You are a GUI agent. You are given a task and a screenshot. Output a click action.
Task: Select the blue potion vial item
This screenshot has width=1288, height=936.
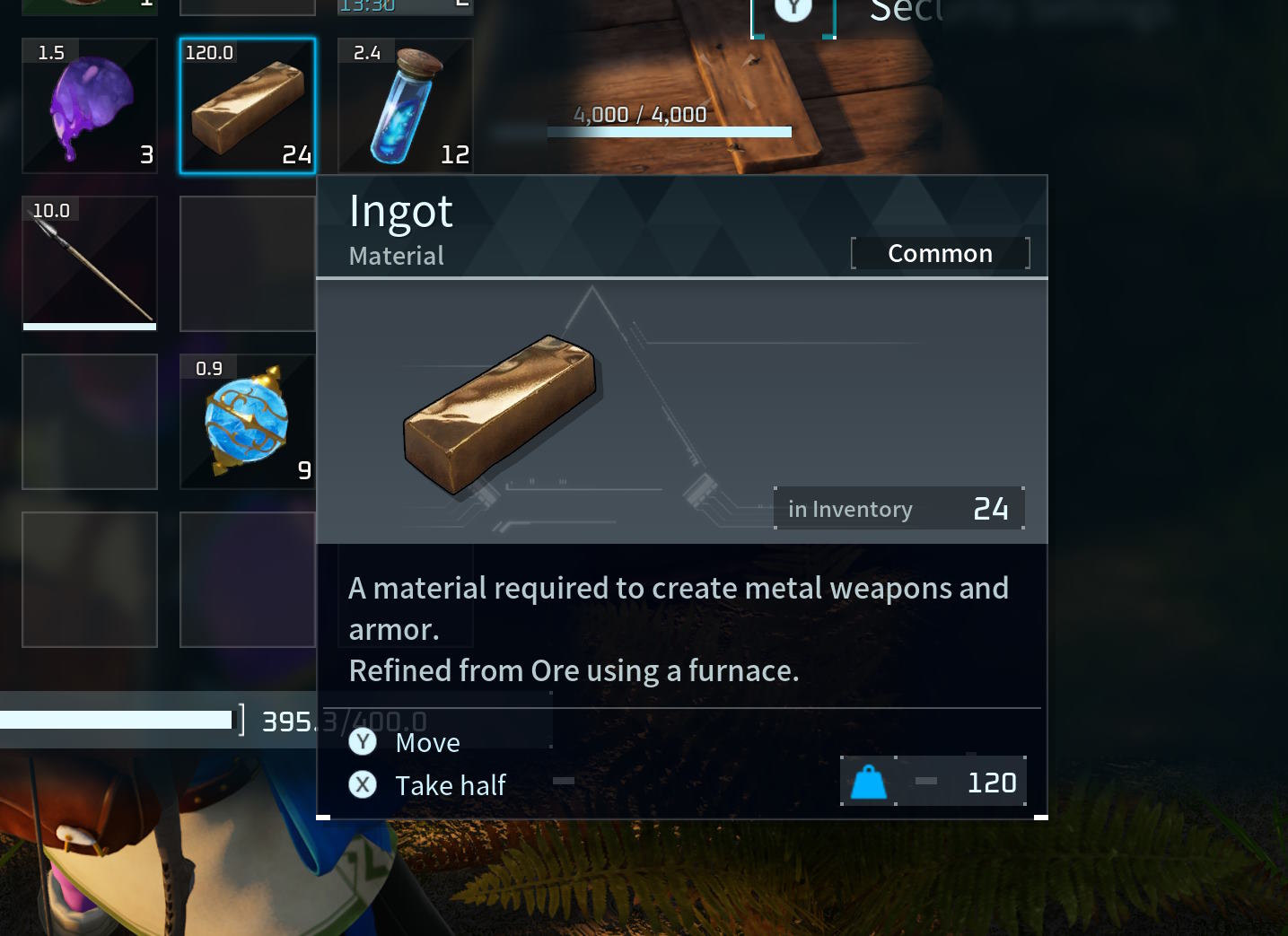pyautogui.click(x=404, y=105)
